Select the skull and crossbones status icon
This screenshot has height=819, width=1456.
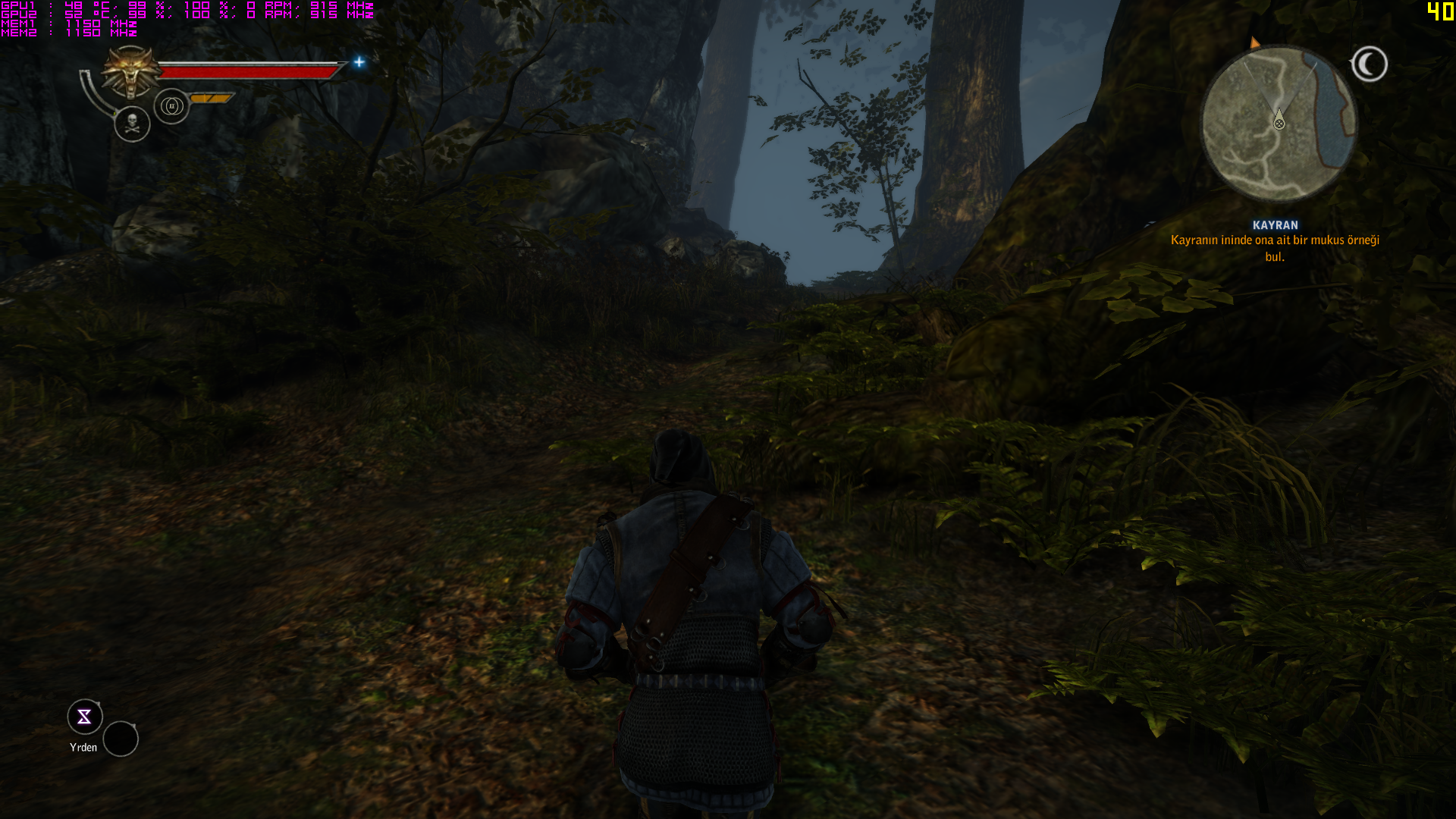132,124
